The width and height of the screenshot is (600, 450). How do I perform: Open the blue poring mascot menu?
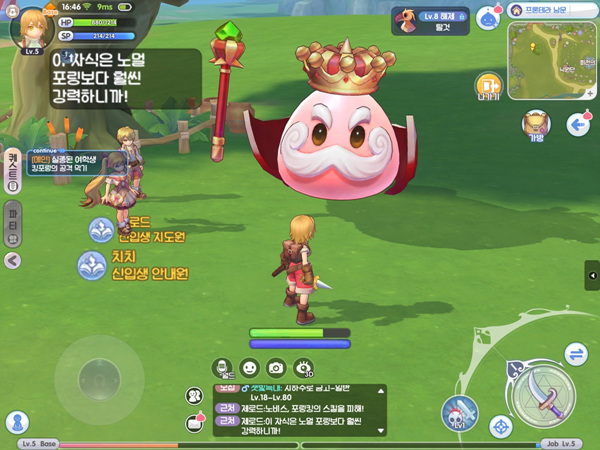tap(487, 18)
